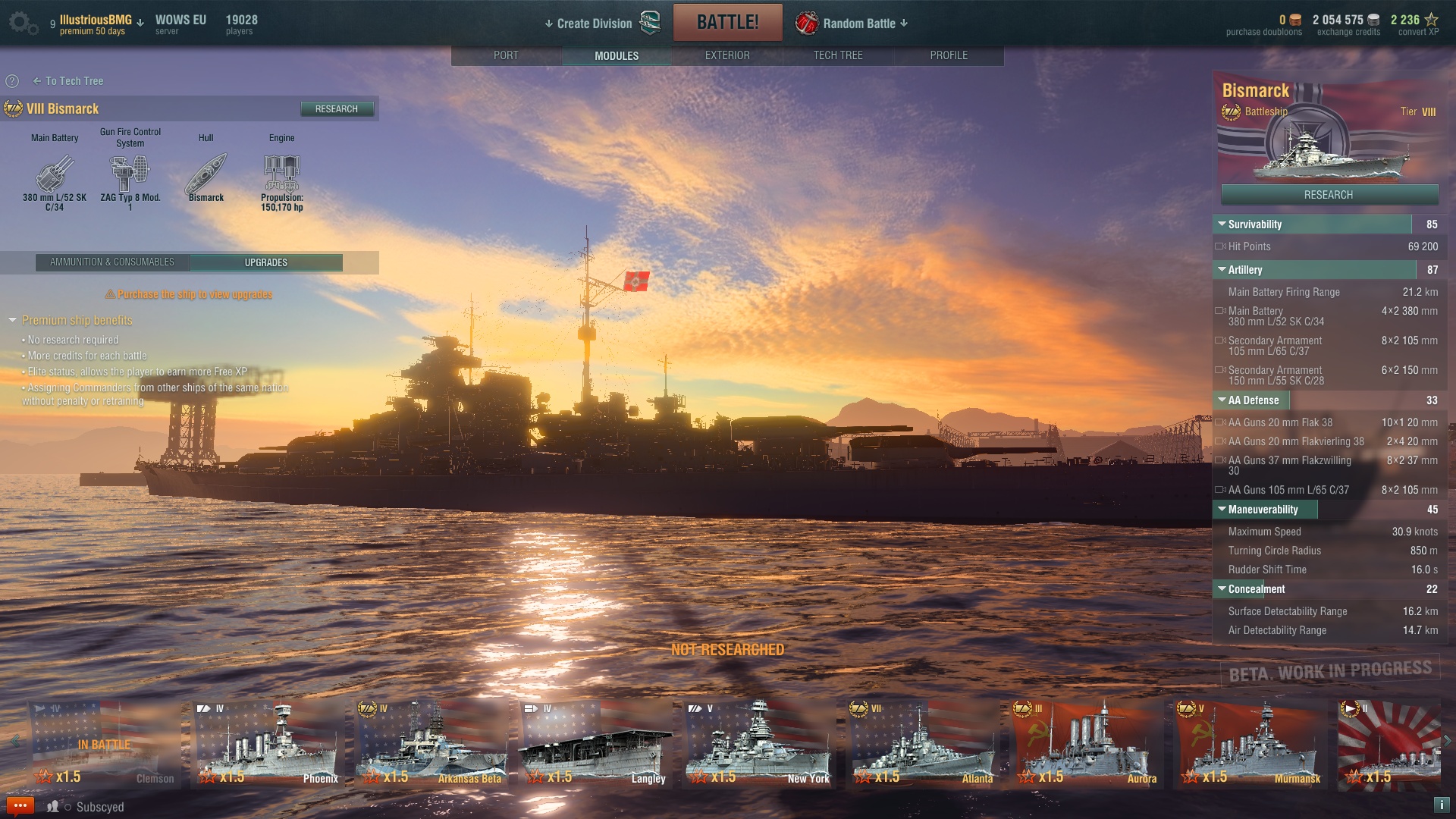Collapse the Premium ship benefits list
This screenshot has width=1456, height=819.
[13, 321]
